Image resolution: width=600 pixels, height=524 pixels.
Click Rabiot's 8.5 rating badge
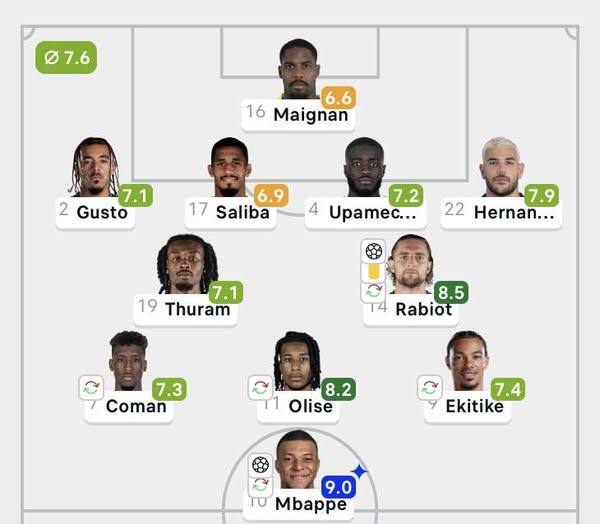451,293
